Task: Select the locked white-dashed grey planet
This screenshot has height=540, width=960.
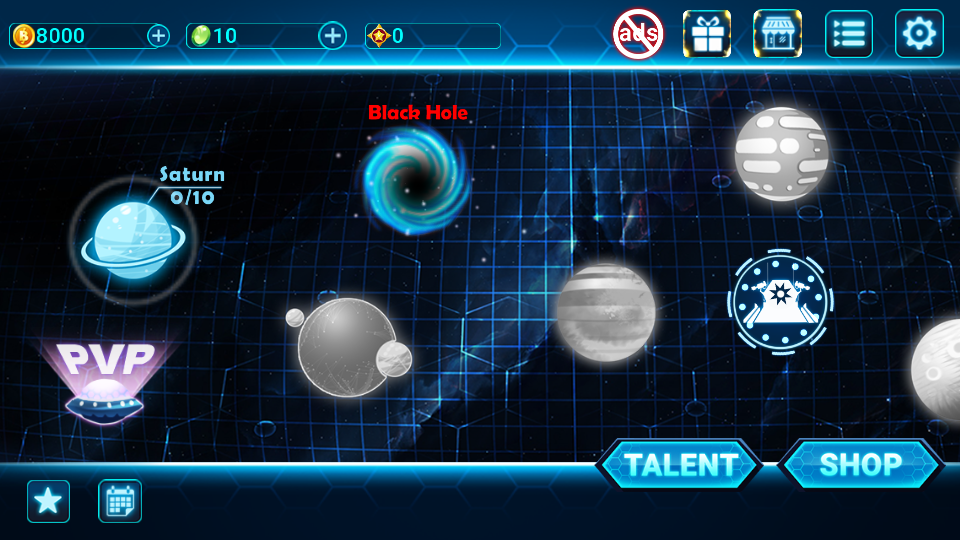Action: 781,153
